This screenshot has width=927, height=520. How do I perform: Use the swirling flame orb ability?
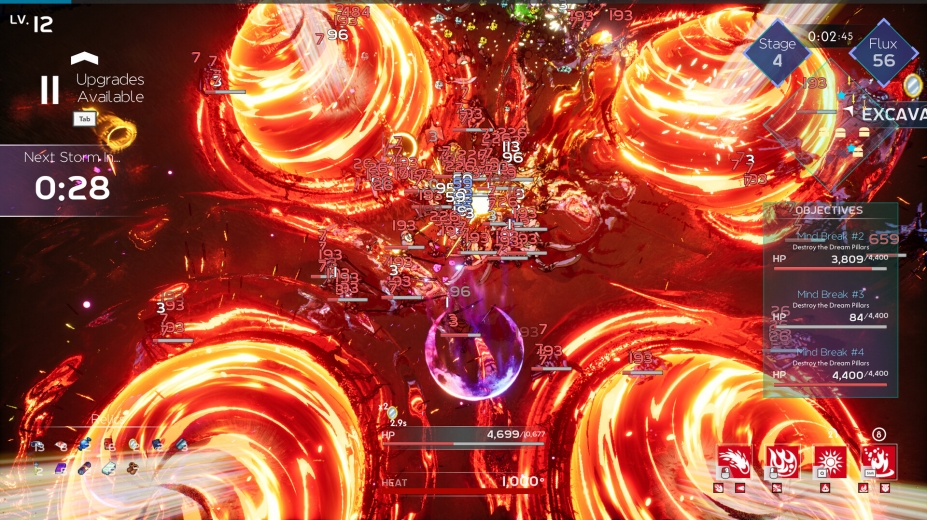point(783,462)
